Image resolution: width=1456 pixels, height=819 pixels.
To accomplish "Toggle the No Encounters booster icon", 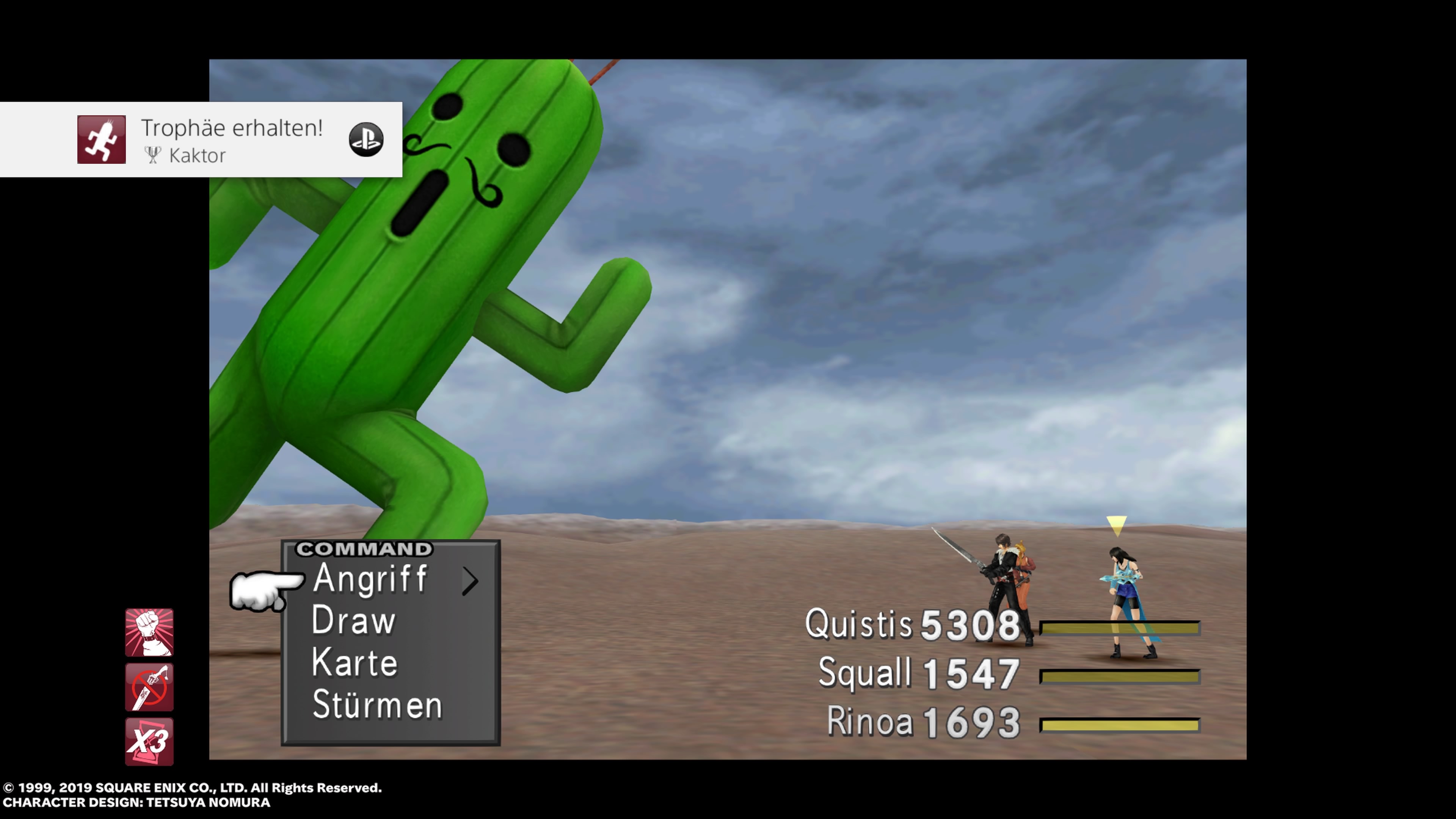I will tap(149, 687).
